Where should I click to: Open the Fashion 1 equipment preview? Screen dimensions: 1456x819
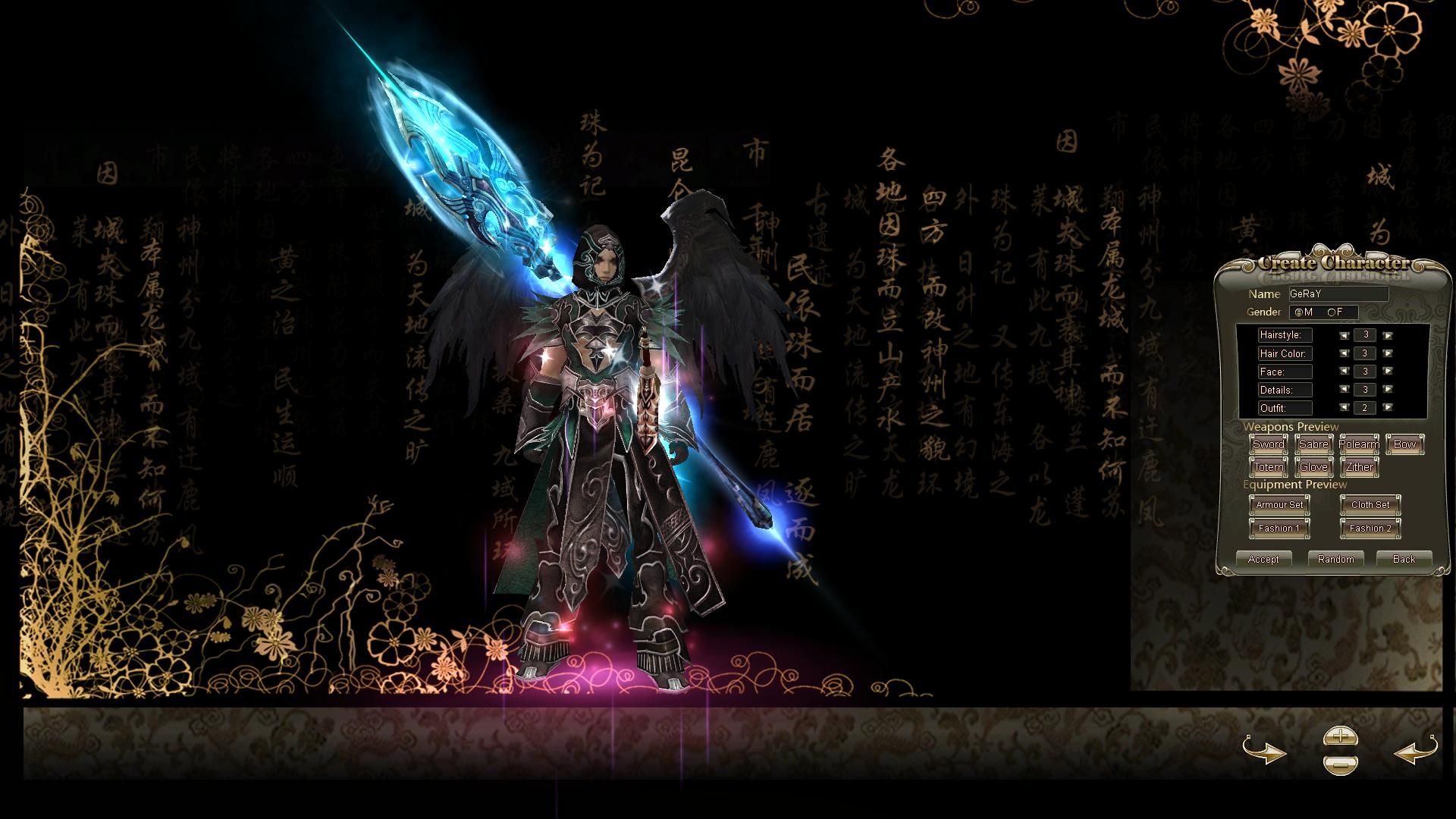point(1279,528)
